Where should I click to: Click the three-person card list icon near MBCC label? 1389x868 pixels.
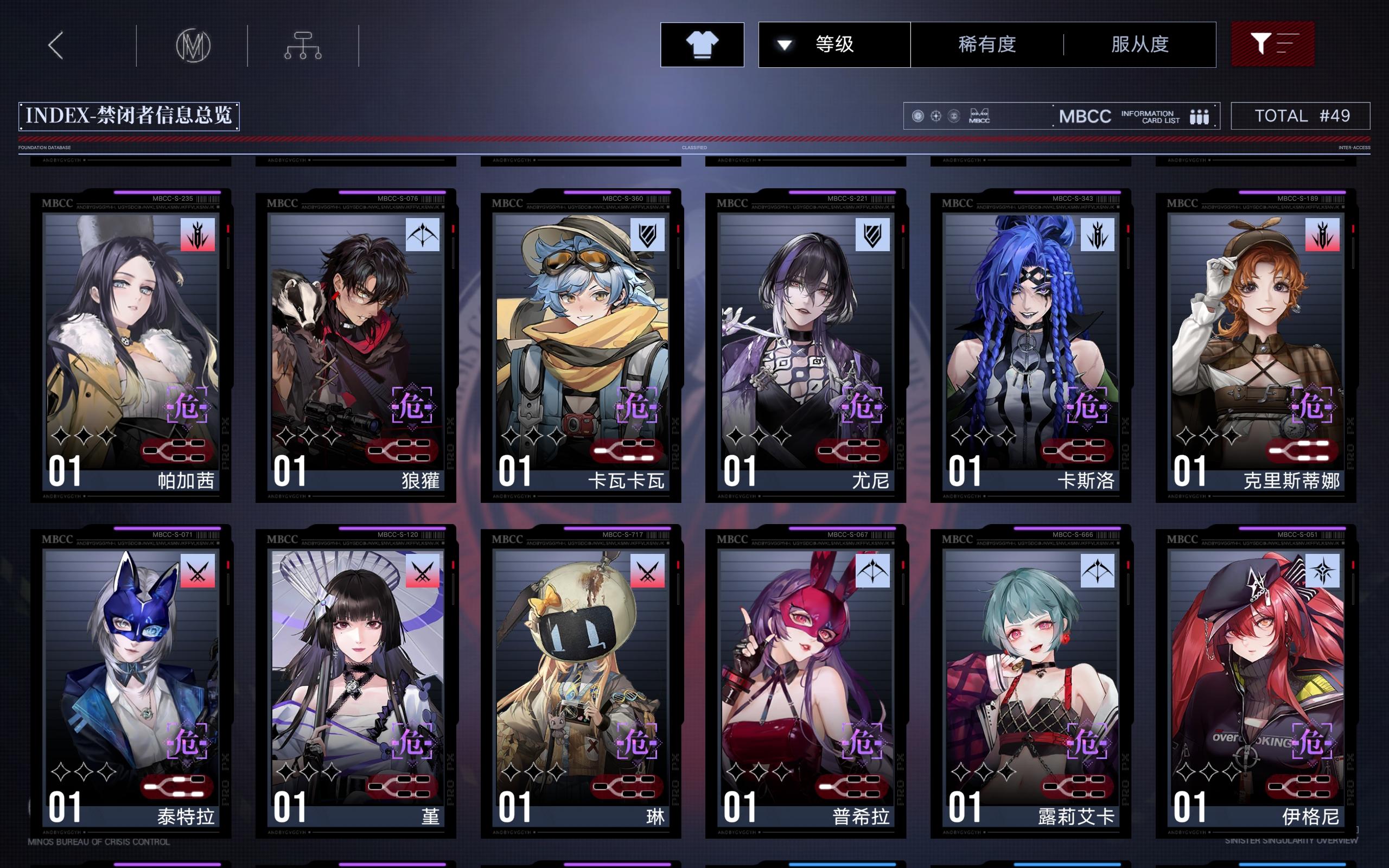(1200, 116)
